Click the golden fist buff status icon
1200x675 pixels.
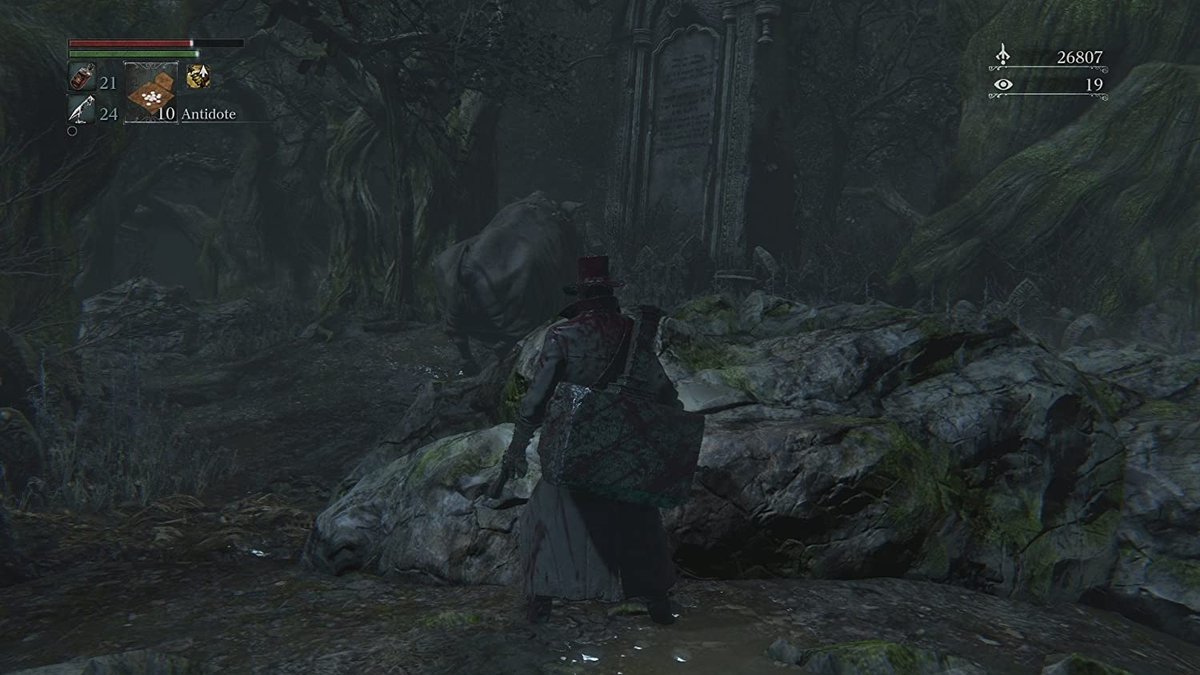(x=198, y=76)
